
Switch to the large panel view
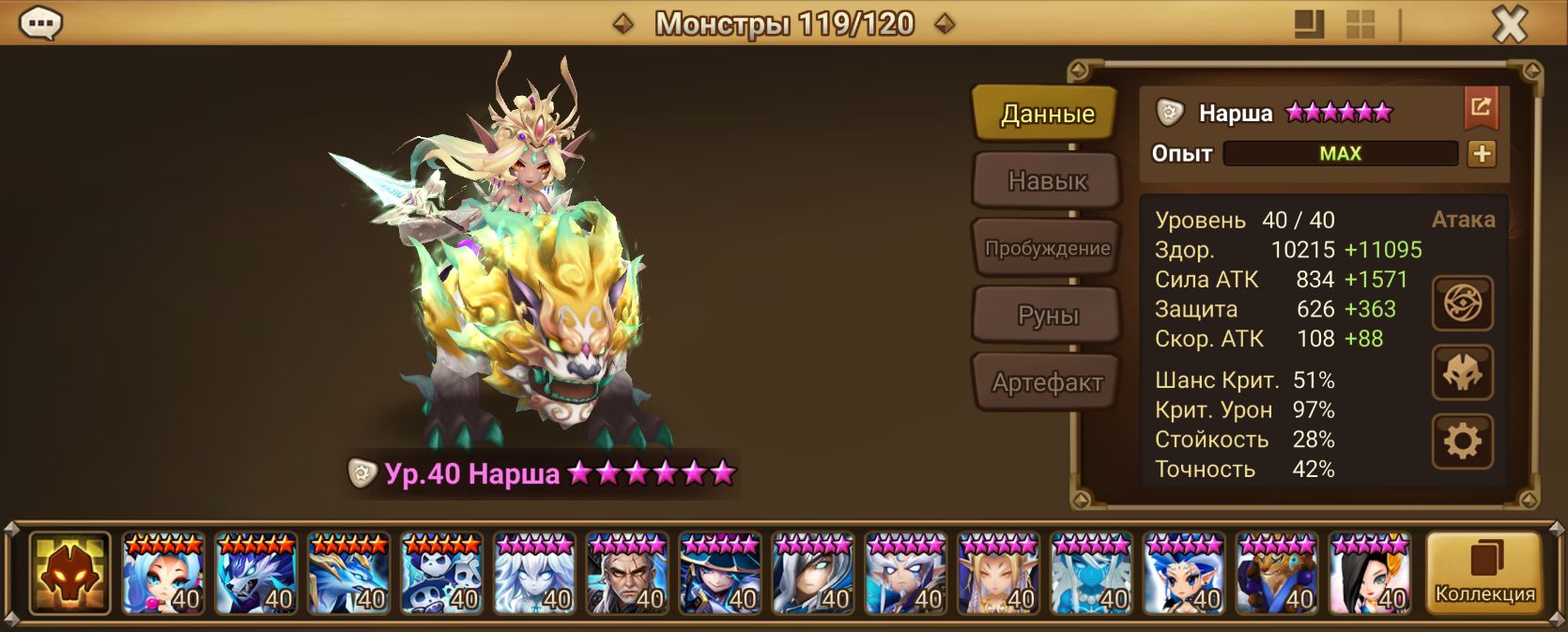(1309, 24)
